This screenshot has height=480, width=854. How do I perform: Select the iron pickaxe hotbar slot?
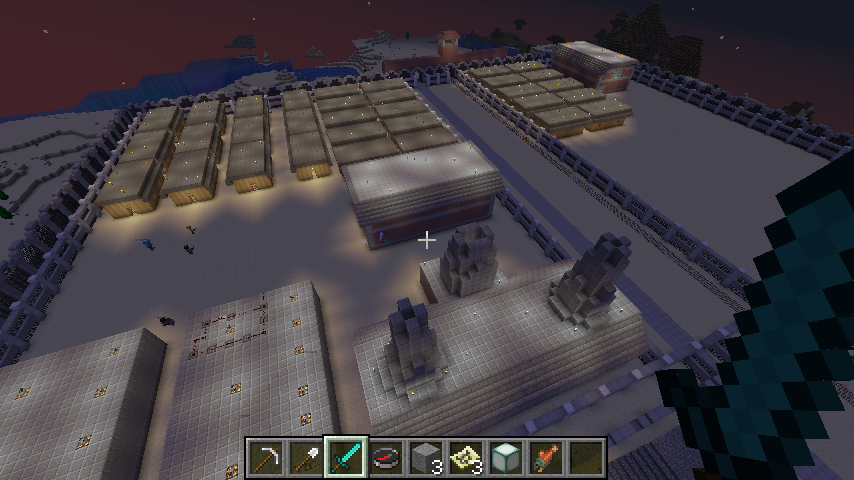266,458
